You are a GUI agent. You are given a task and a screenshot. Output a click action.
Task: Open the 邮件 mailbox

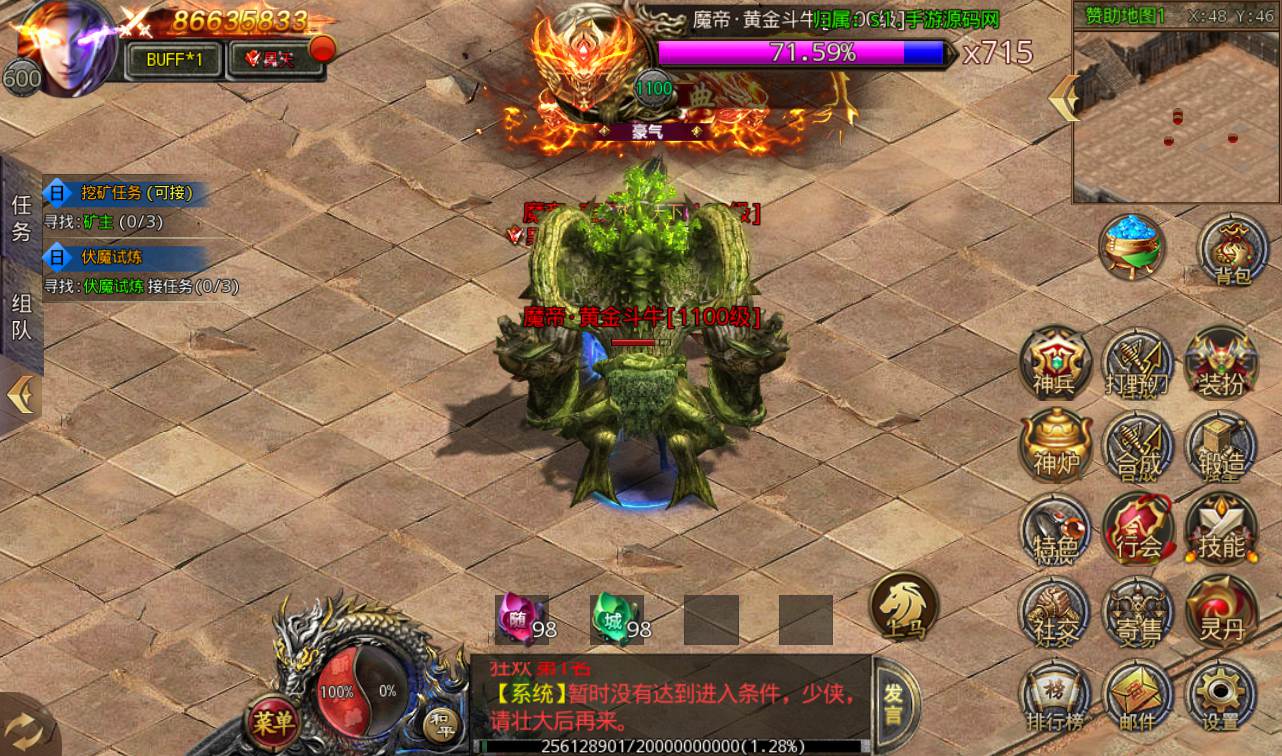(x=1138, y=696)
